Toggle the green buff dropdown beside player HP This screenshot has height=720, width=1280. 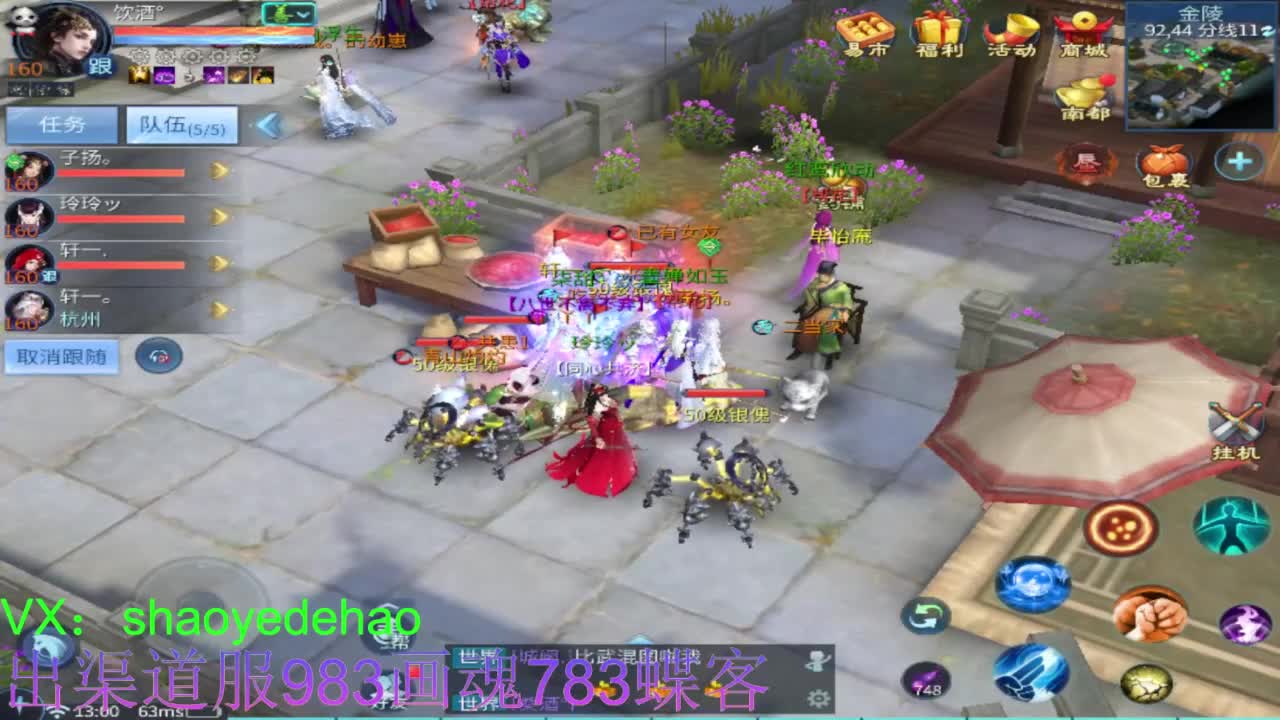[288, 12]
